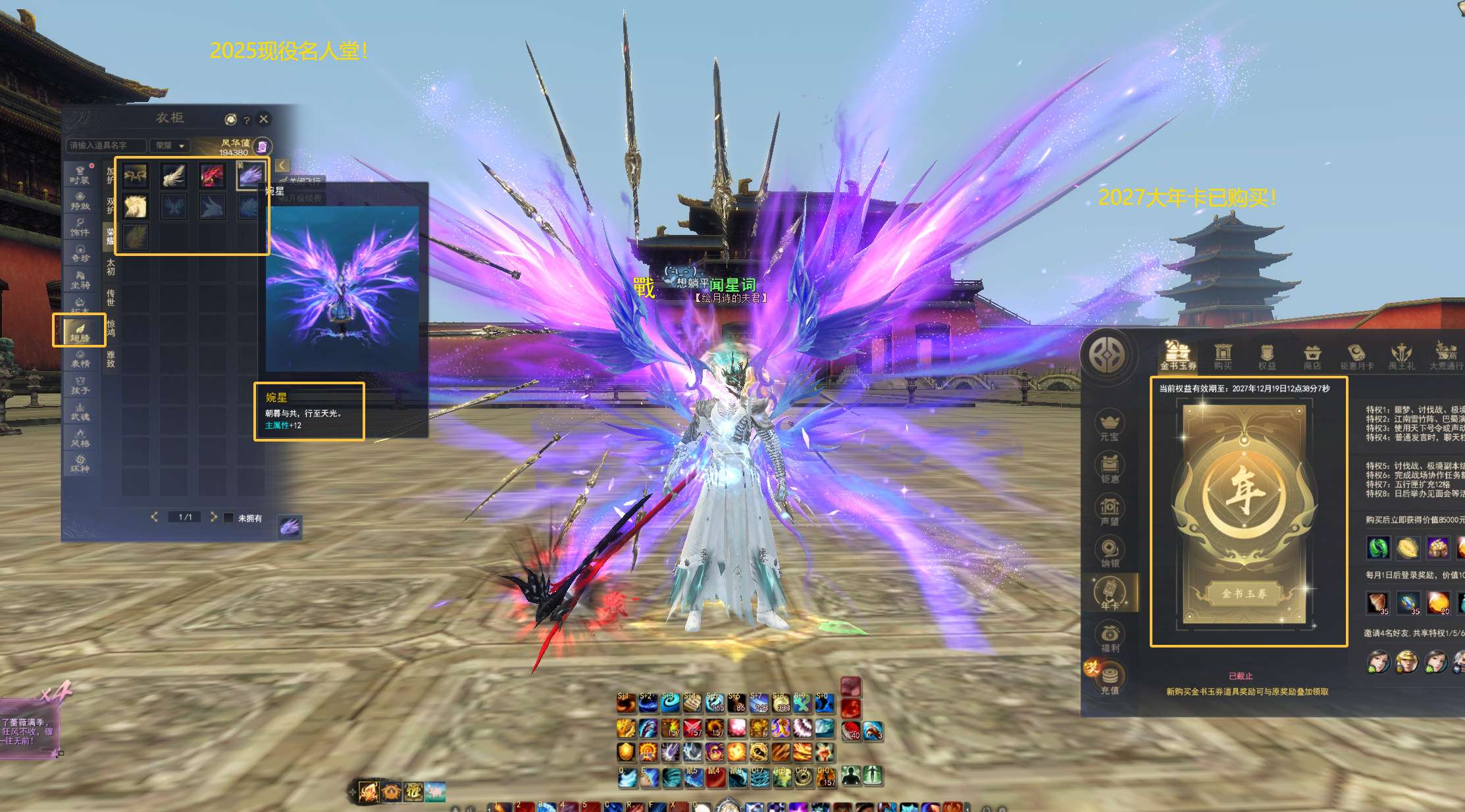1465x812 pixels.
Task: Open the 权益 benefits tab
Action: click(x=1267, y=357)
